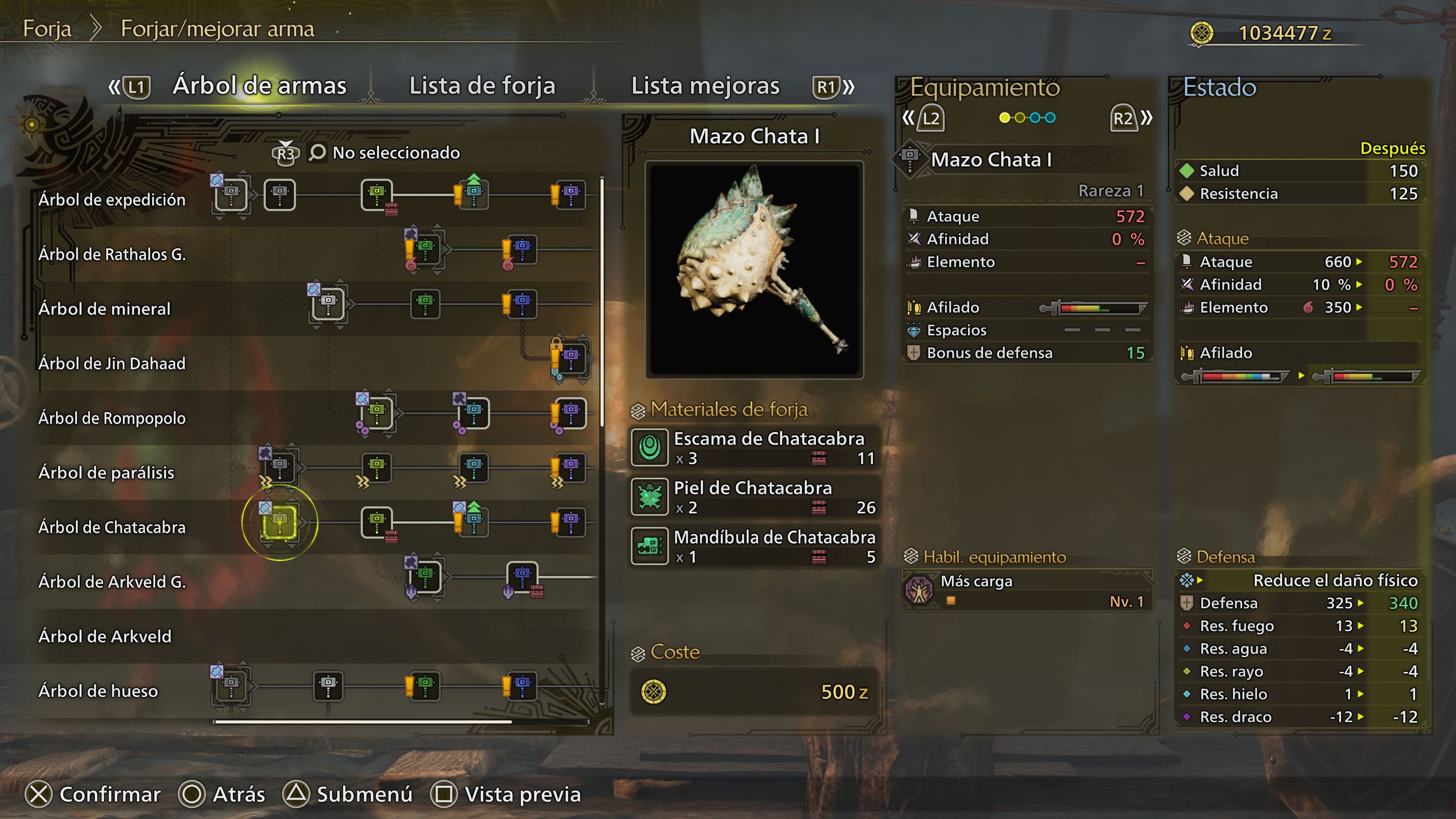This screenshot has height=819, width=1456.
Task: Select the highlighted Mazo Chata I node
Action: coord(279,523)
